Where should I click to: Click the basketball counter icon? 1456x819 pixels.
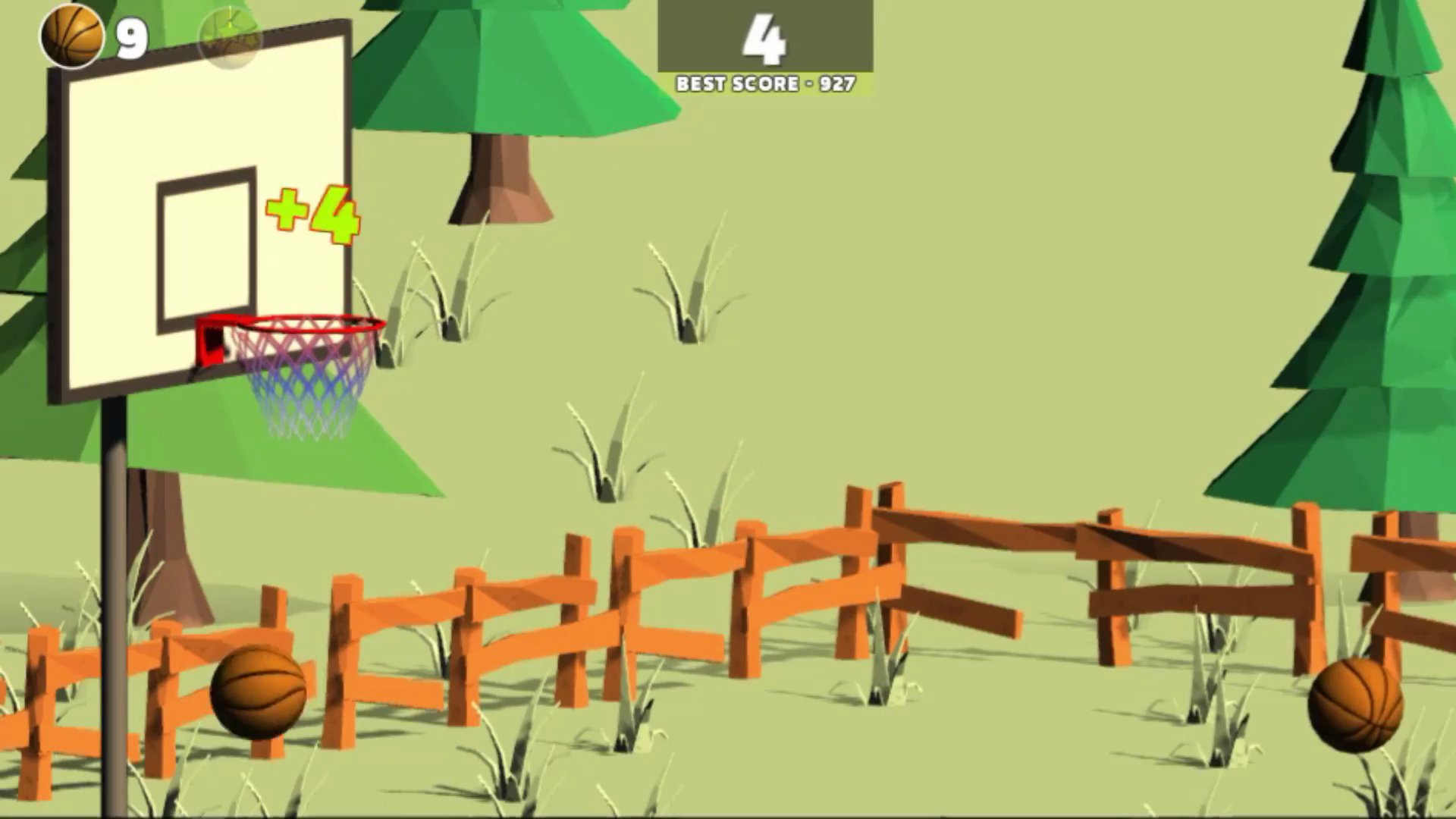point(72,36)
